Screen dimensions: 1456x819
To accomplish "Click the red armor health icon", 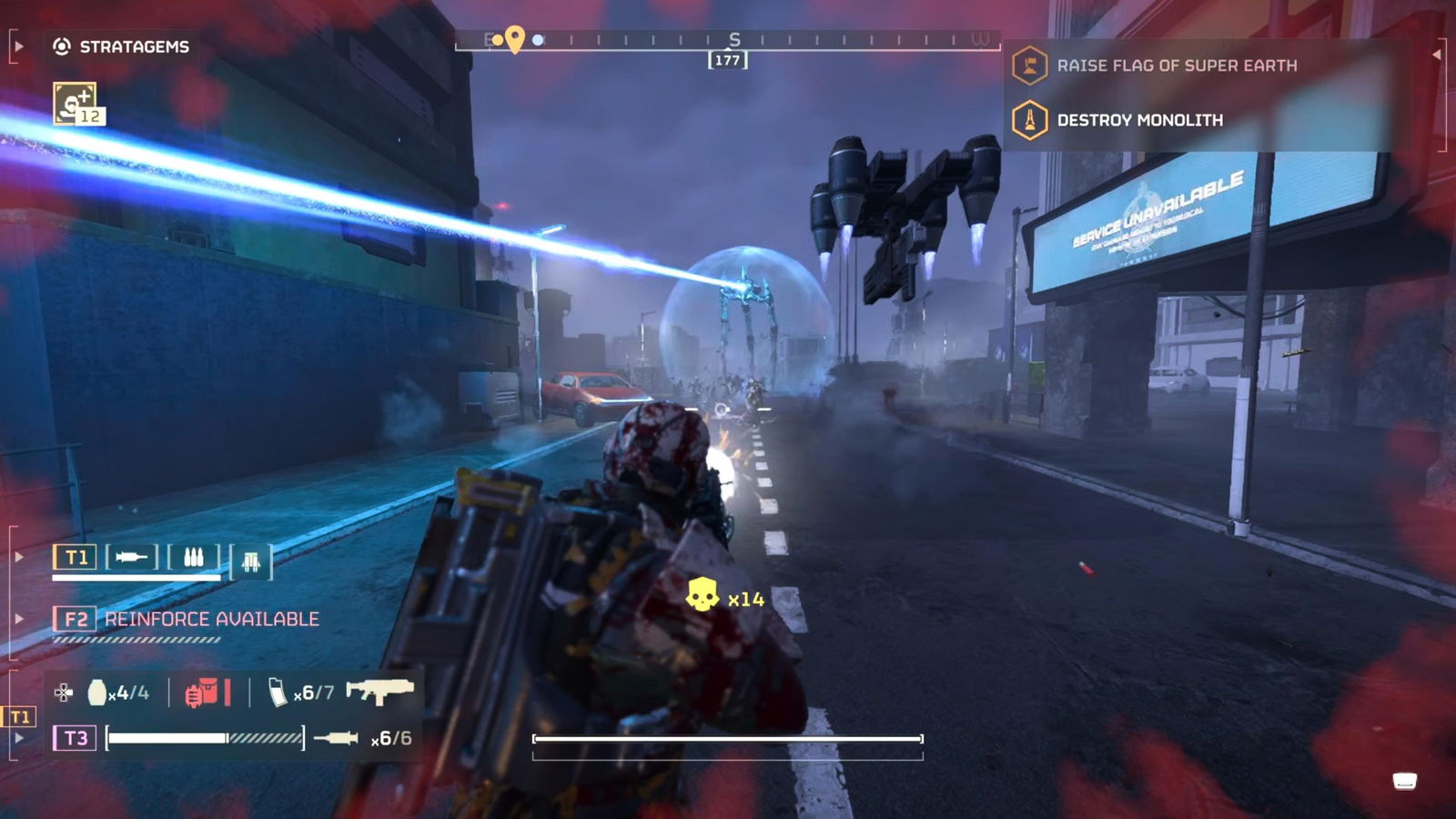I will 202,693.
